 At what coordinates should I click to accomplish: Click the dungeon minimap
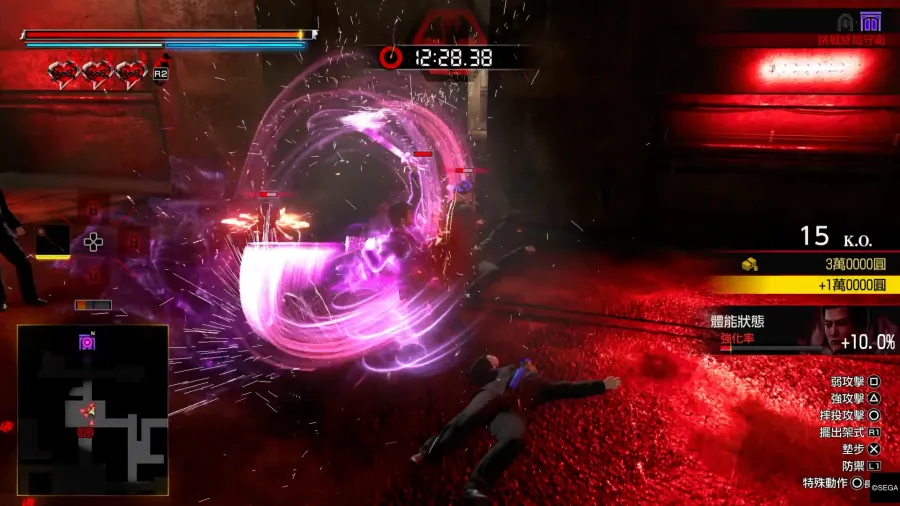click(x=92, y=410)
